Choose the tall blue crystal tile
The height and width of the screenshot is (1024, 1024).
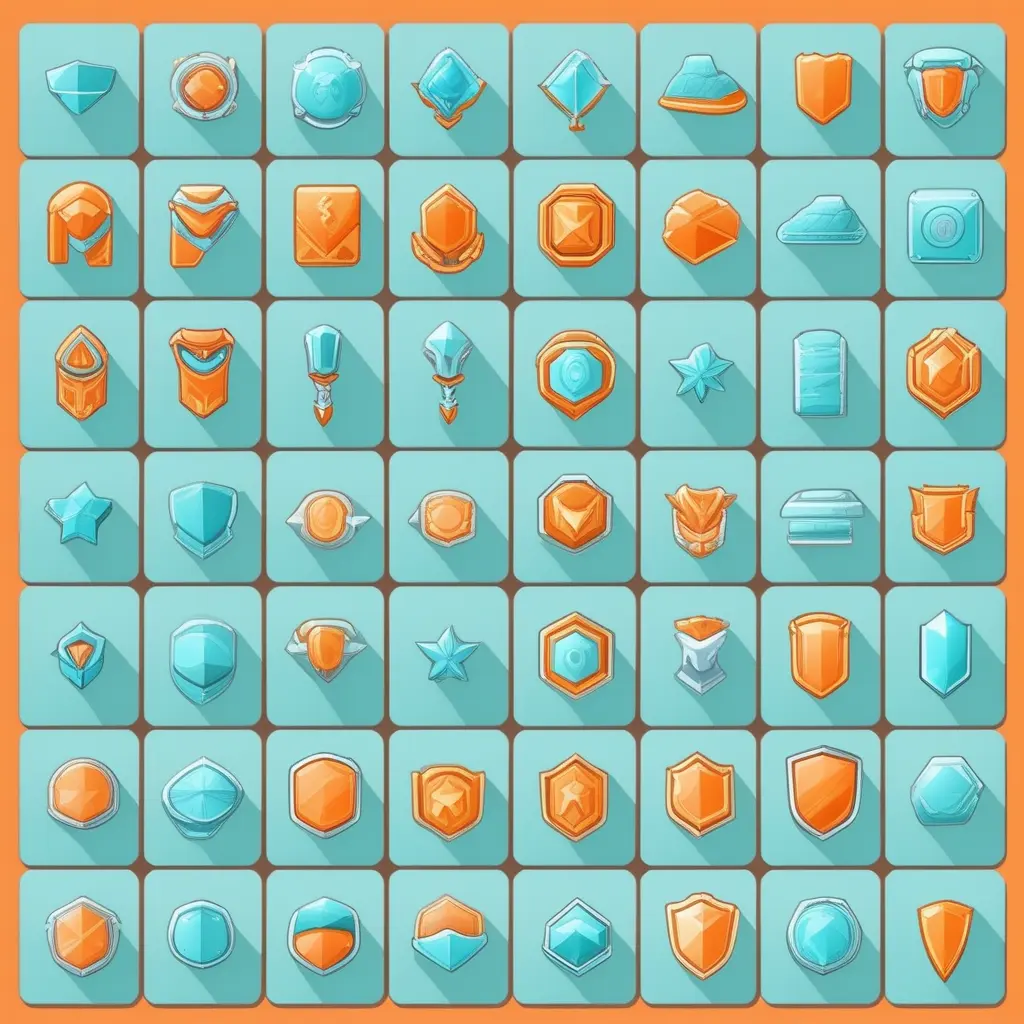click(944, 653)
